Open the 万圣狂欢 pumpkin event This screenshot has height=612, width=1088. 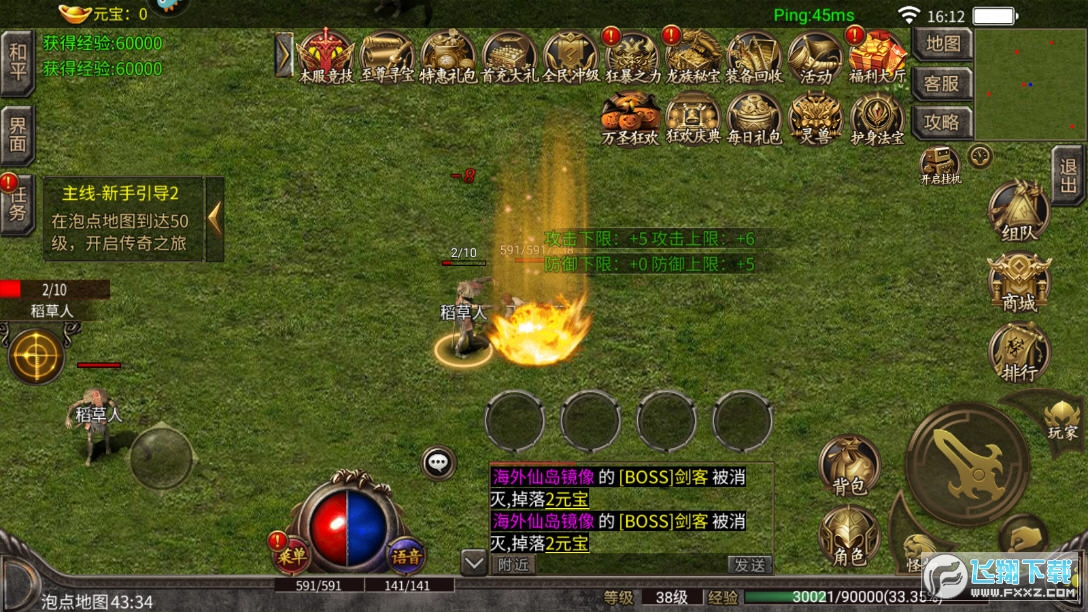[630, 119]
